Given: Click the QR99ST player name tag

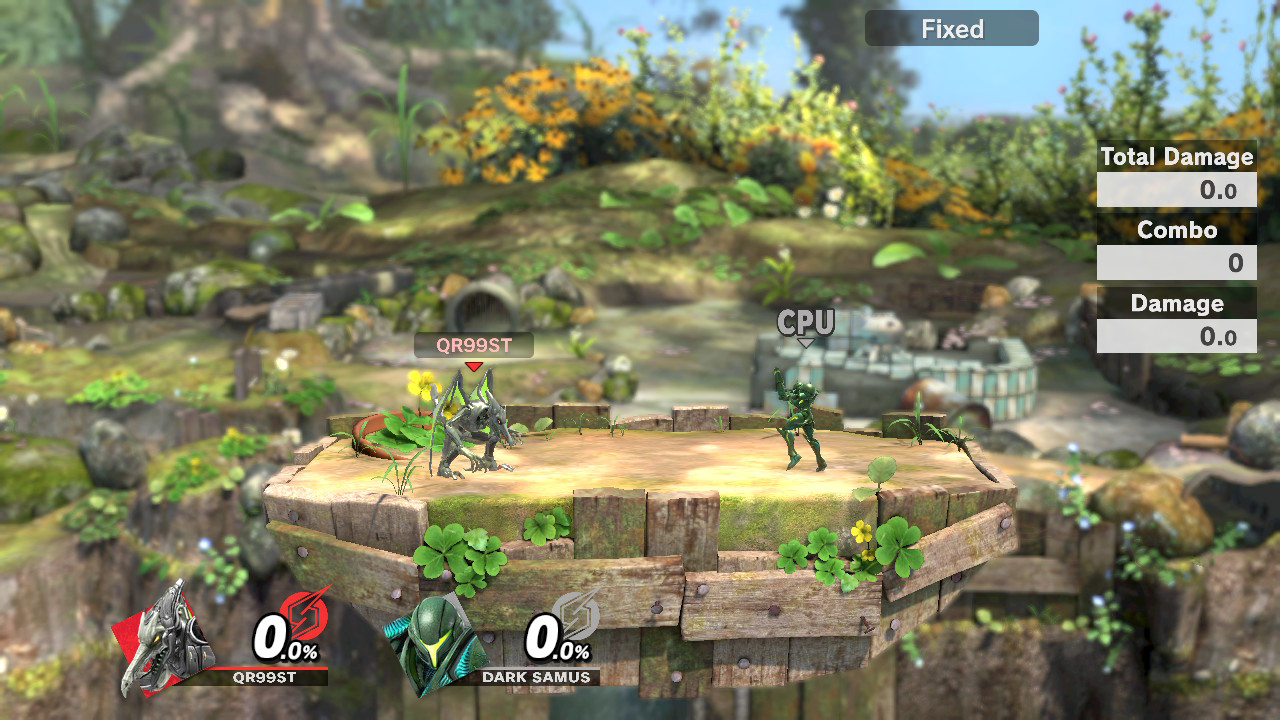Looking at the screenshot, I should pyautogui.click(x=474, y=345).
